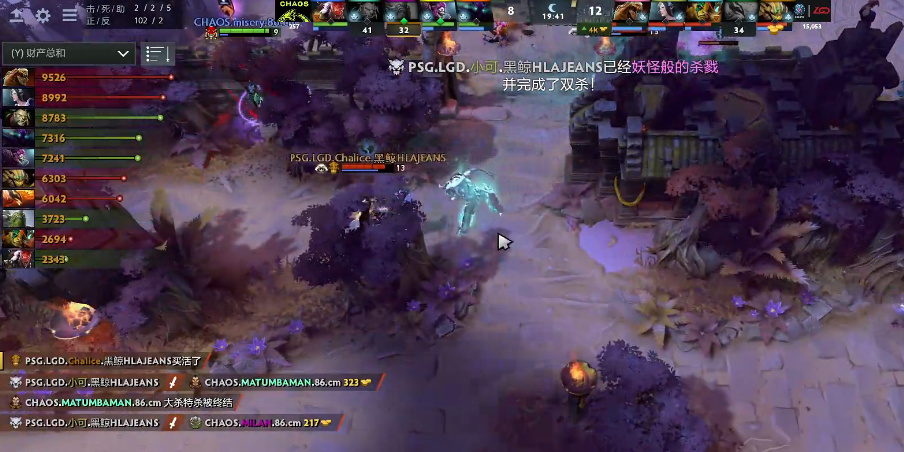Open the three-line hamburger menu
The height and width of the screenshot is (452, 904).
coord(70,15)
